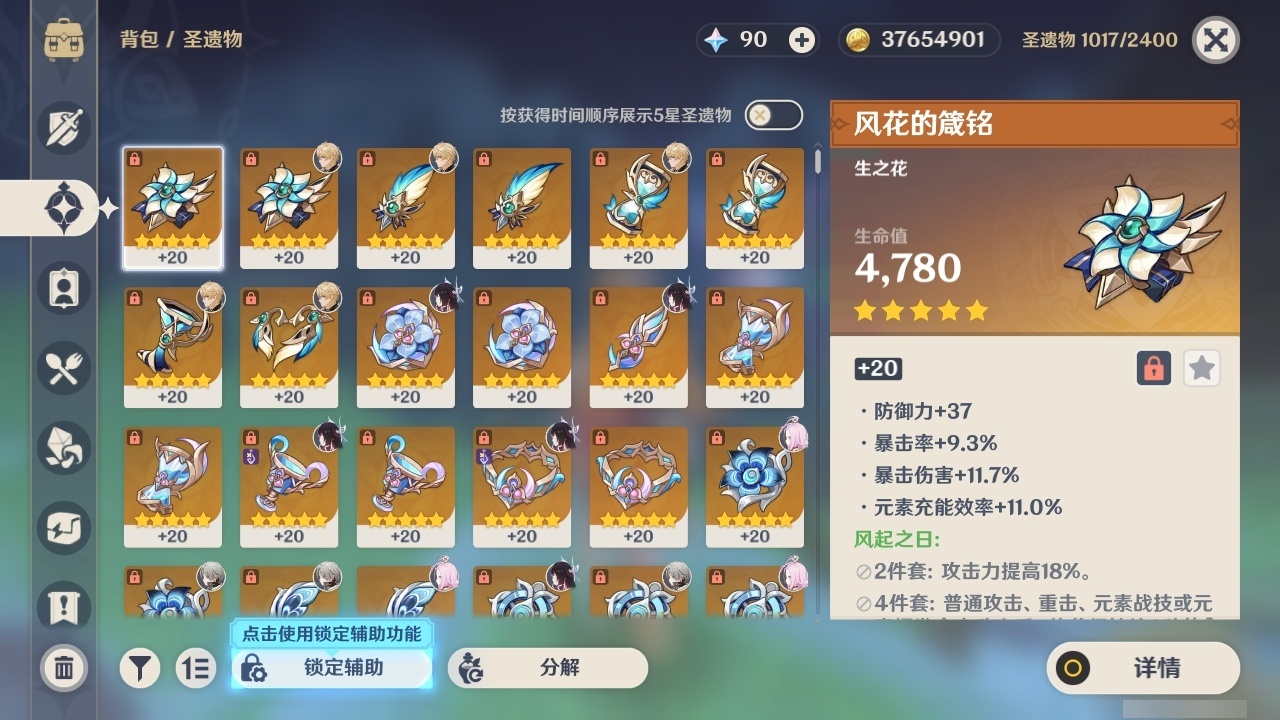Open the character cards category in the sidebar
Screen dimensions: 1280x720
pyautogui.click(x=62, y=288)
